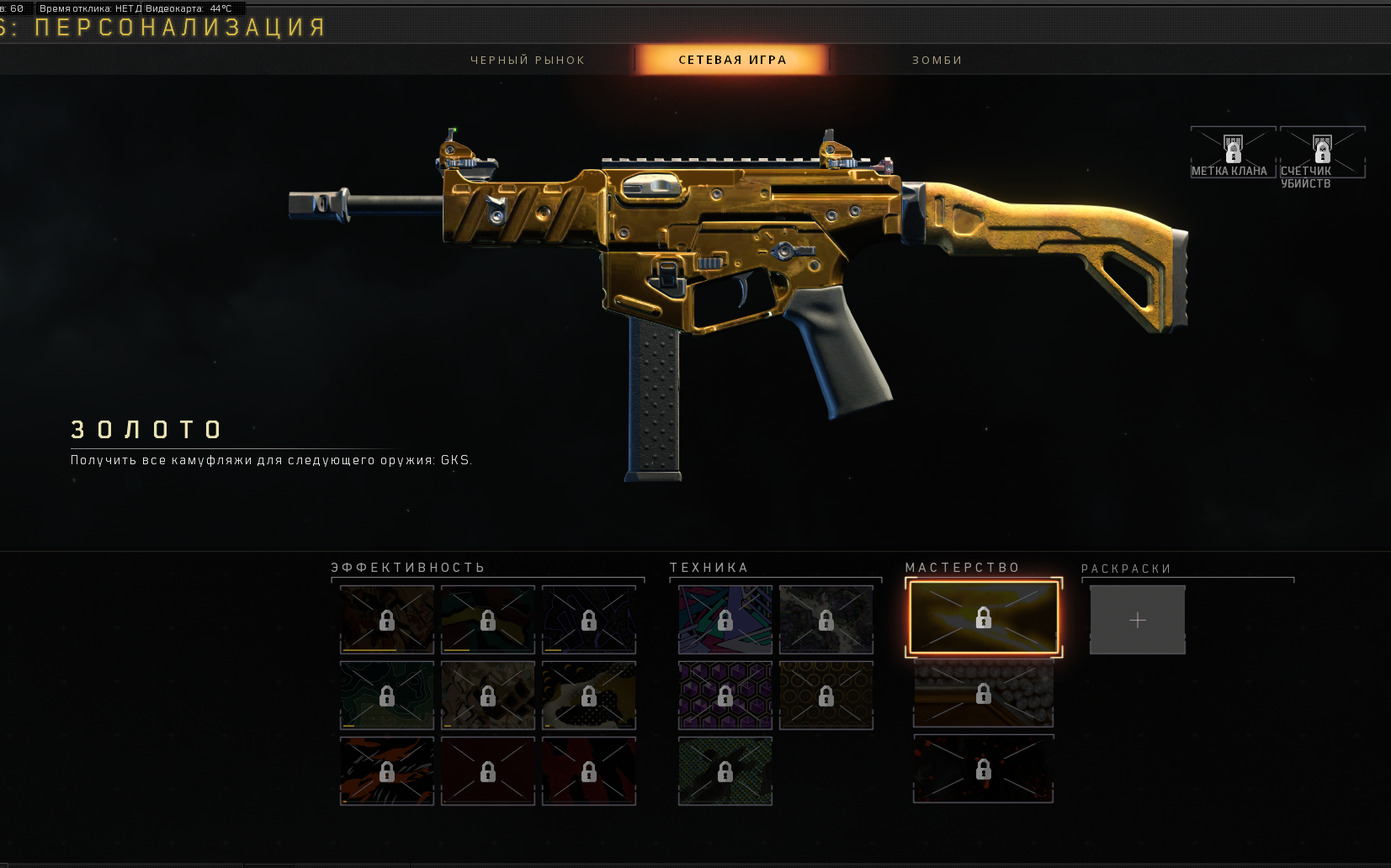The image size is (1391, 868).
Task: Go to the Зомби tab
Action: (937, 60)
